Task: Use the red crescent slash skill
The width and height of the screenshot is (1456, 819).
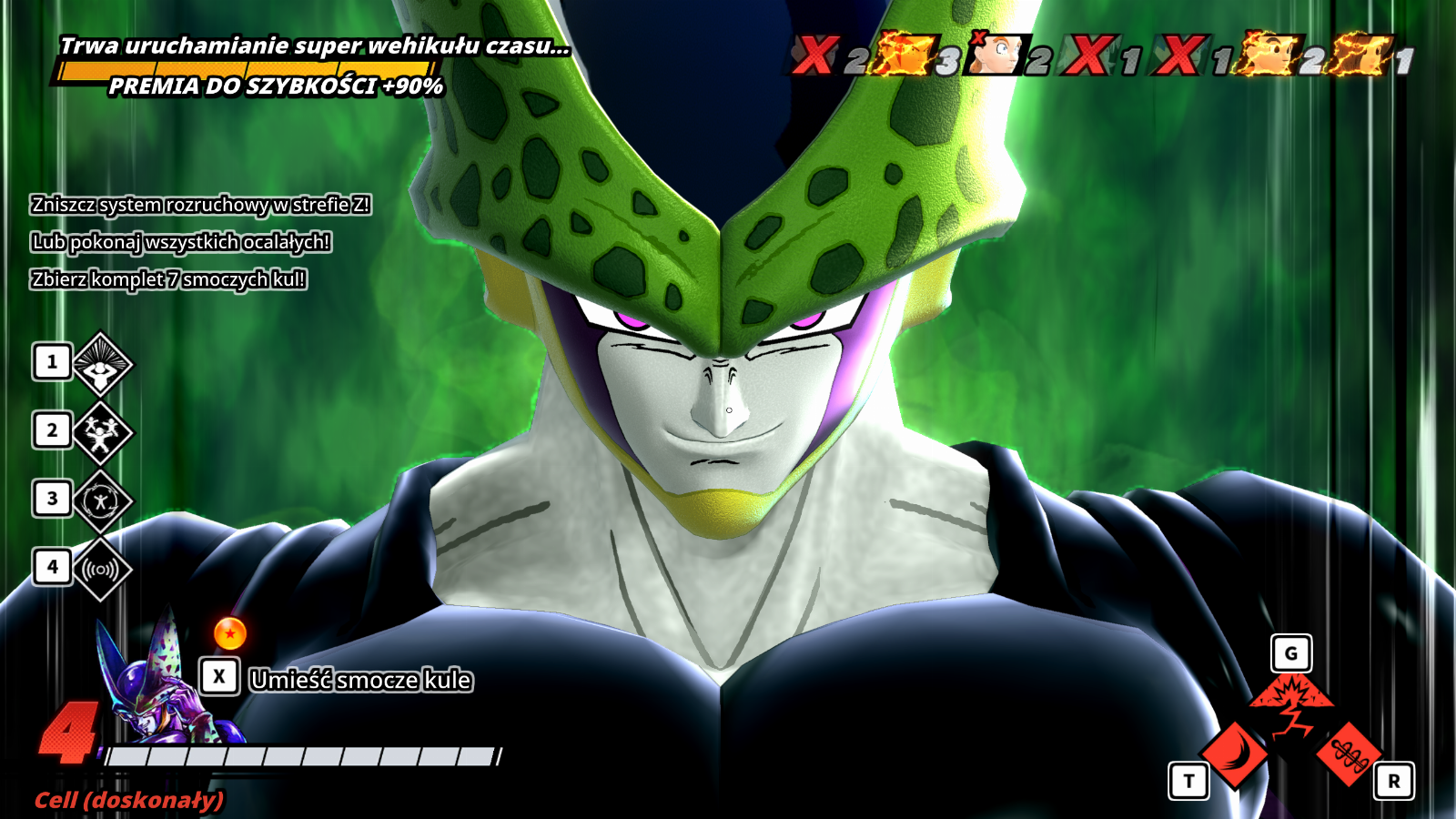Action: (x=1235, y=753)
